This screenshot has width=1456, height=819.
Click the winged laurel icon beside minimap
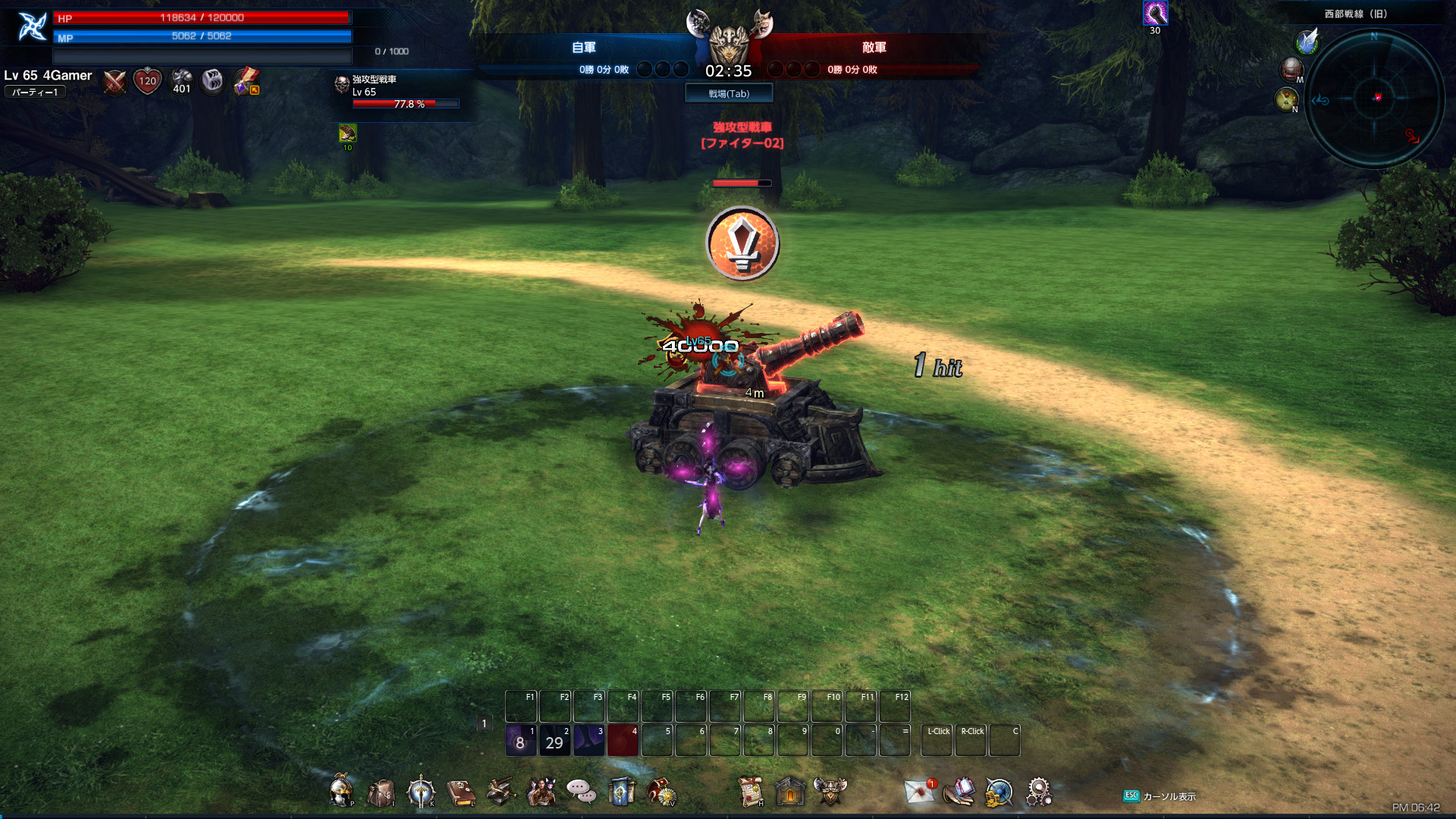coord(1307,42)
